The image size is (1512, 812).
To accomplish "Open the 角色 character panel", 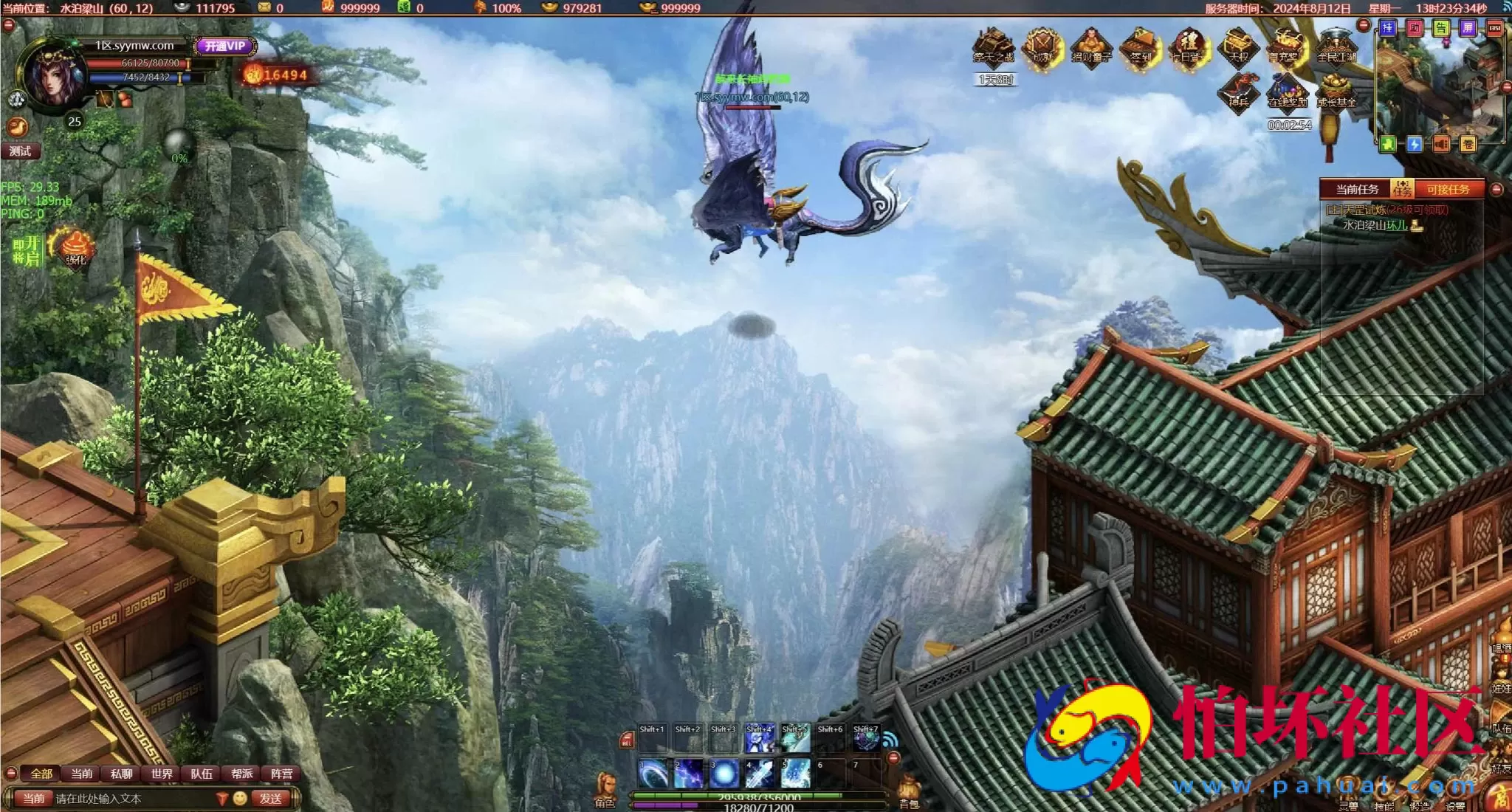I will click(x=605, y=790).
